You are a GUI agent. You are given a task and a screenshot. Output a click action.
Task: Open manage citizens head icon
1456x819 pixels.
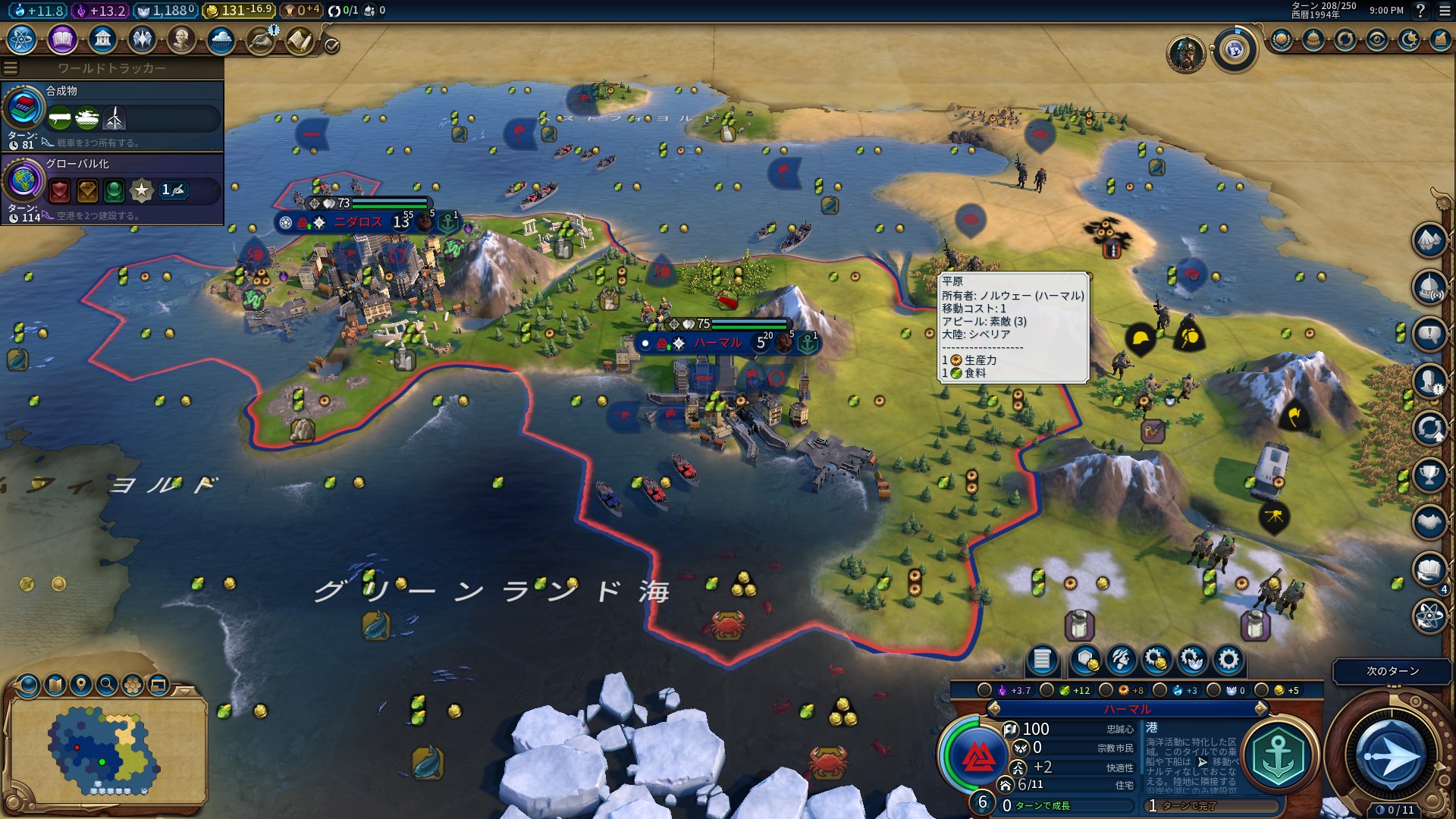[1121, 660]
